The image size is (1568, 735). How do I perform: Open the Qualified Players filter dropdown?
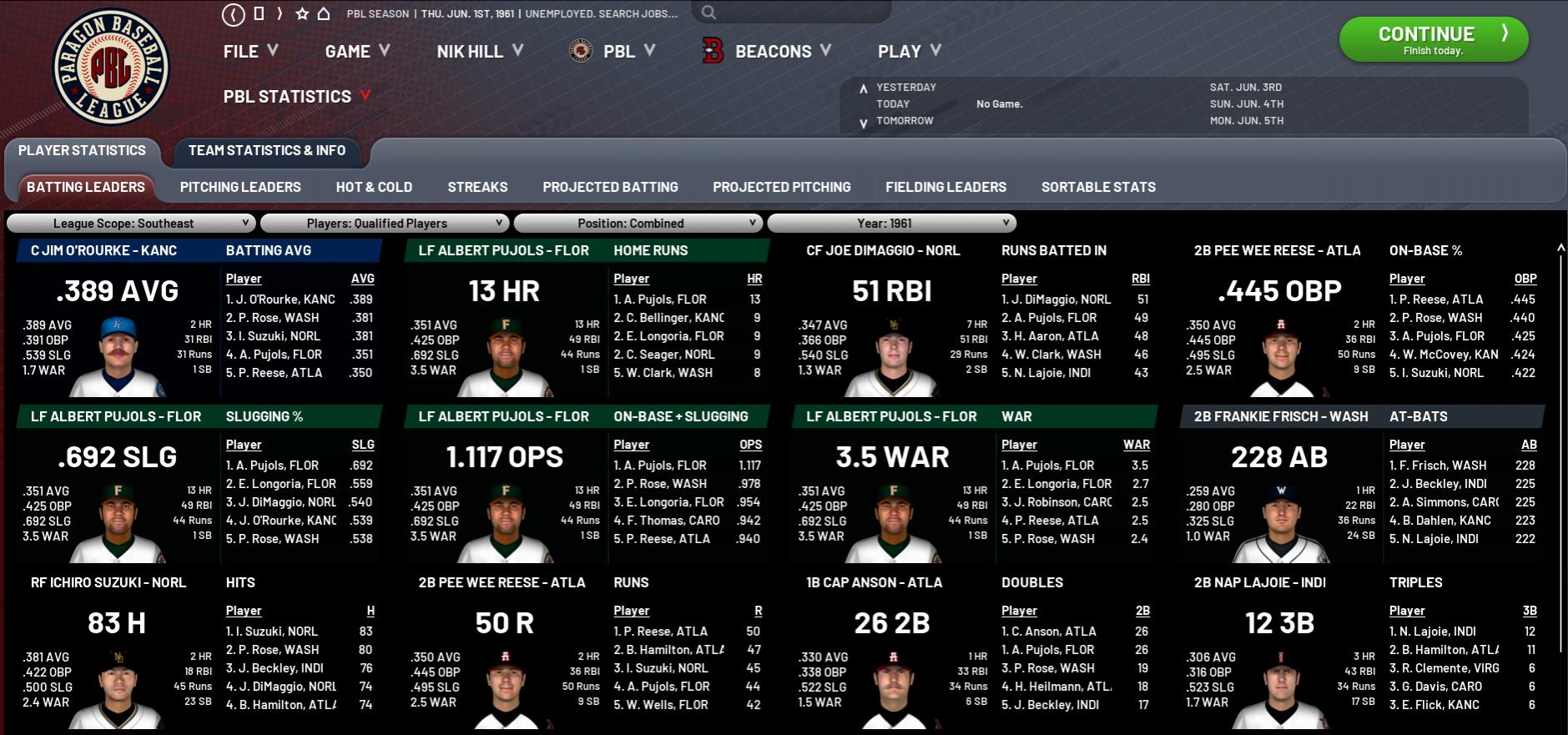[384, 224]
